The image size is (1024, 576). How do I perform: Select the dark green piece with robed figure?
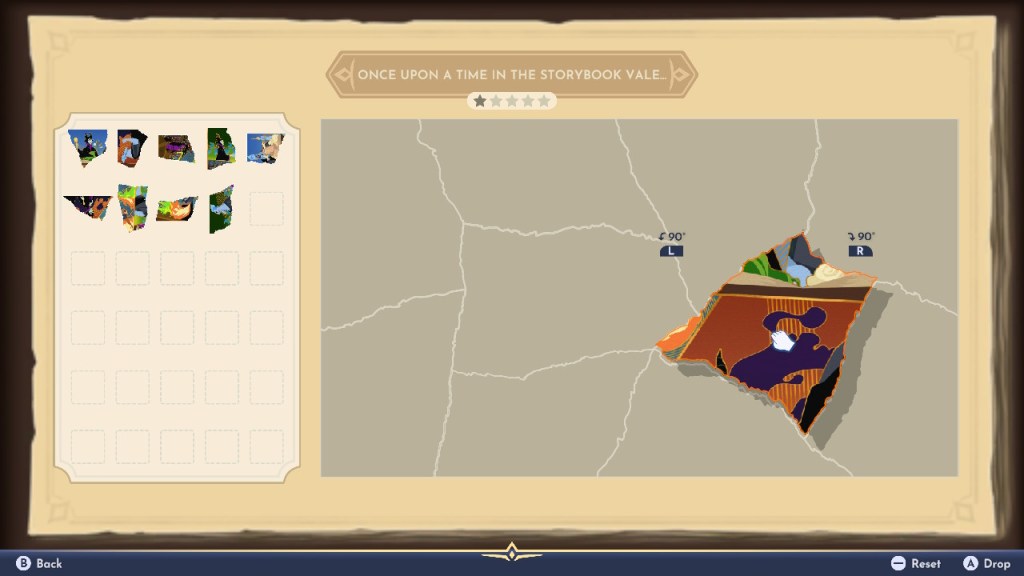[x=220, y=148]
